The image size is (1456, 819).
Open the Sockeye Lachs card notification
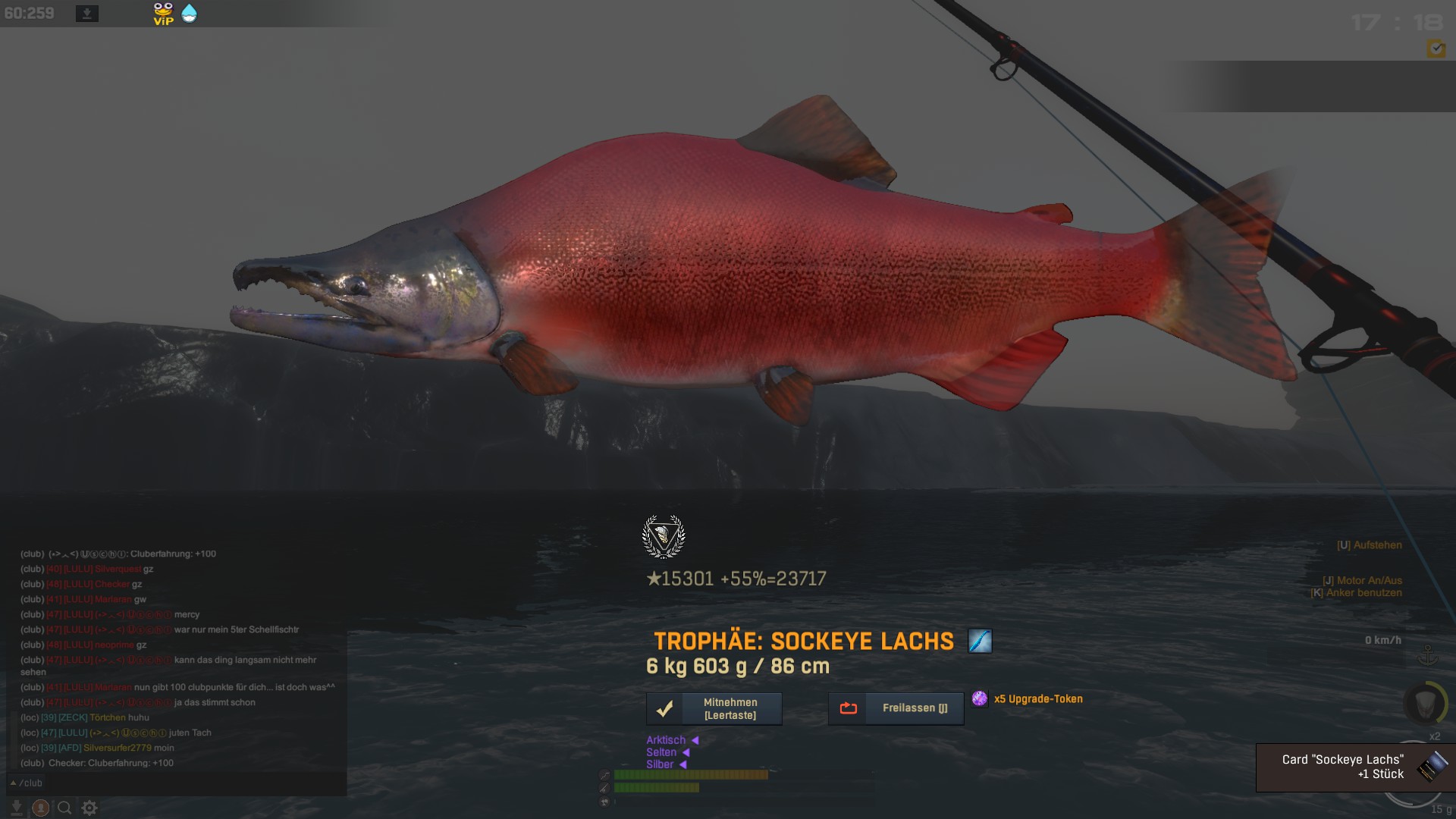pos(1355,767)
